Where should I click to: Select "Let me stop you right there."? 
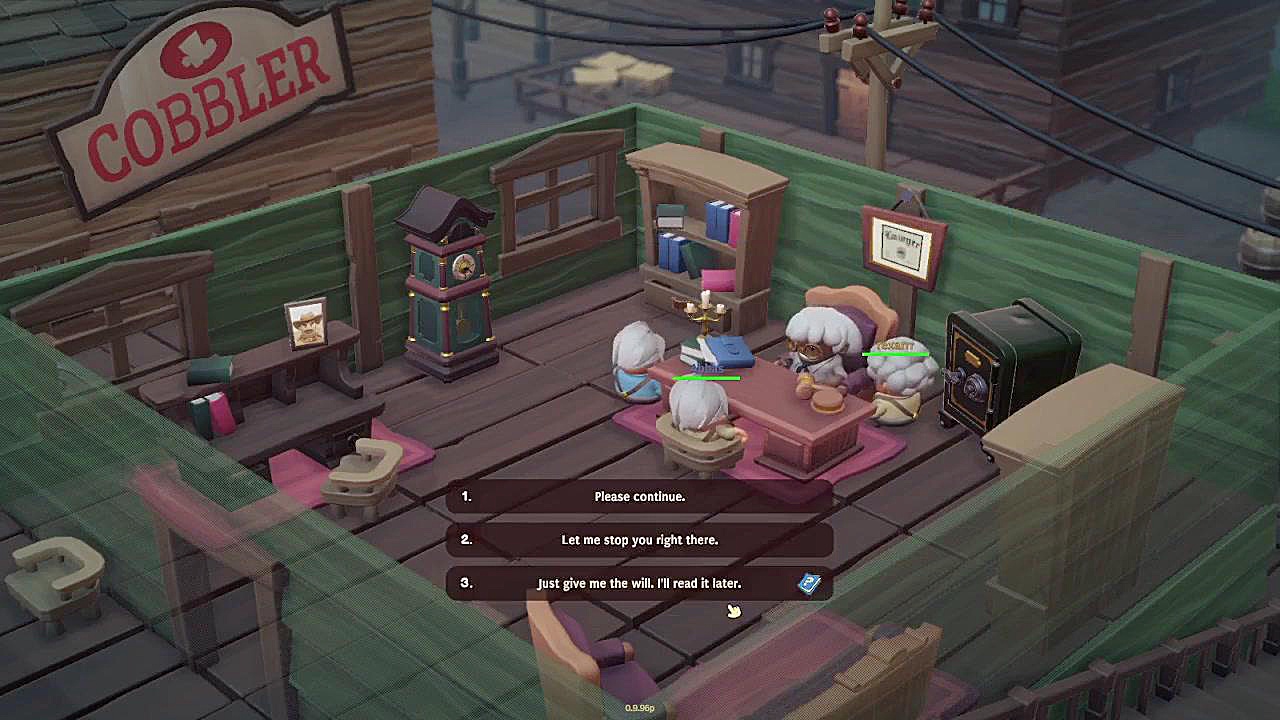tap(639, 540)
